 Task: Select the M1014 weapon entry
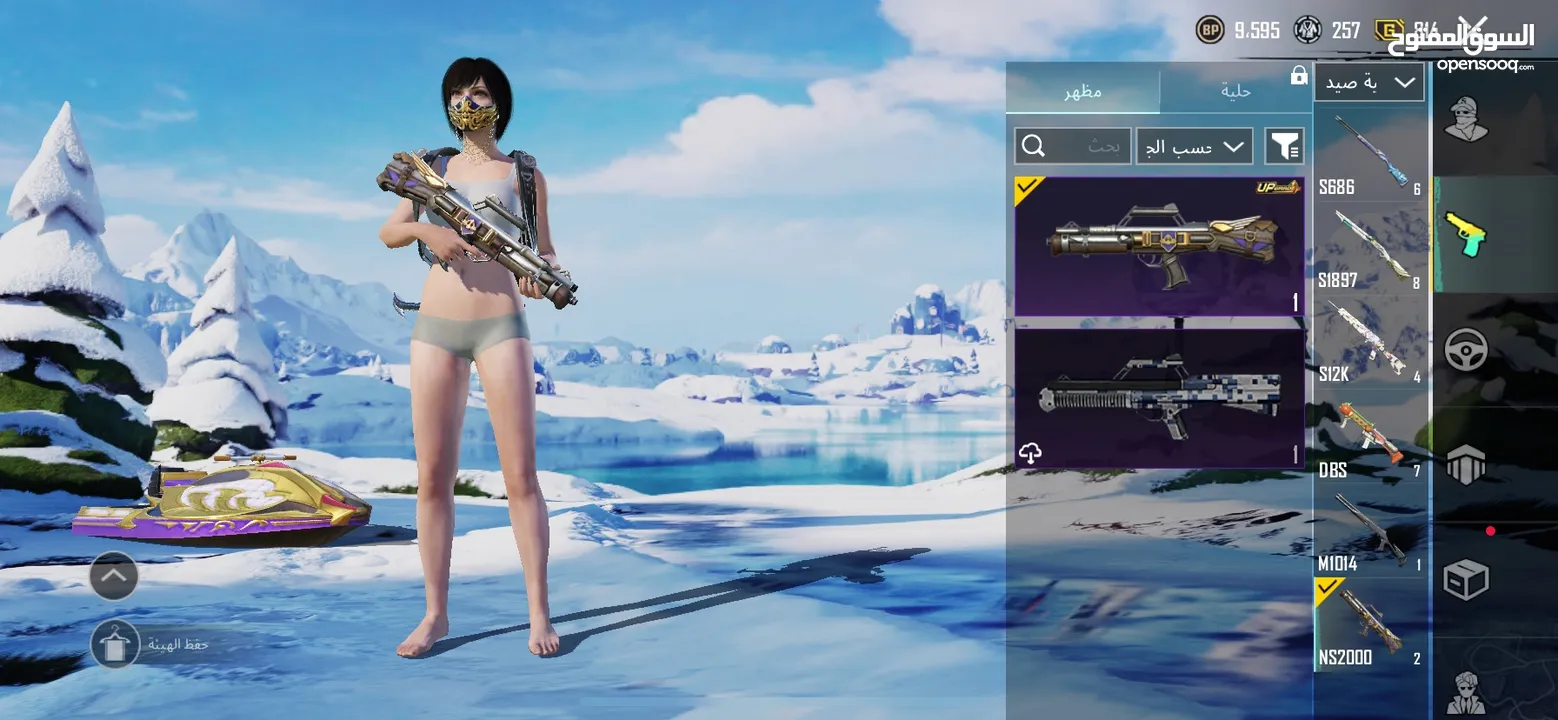click(1372, 531)
